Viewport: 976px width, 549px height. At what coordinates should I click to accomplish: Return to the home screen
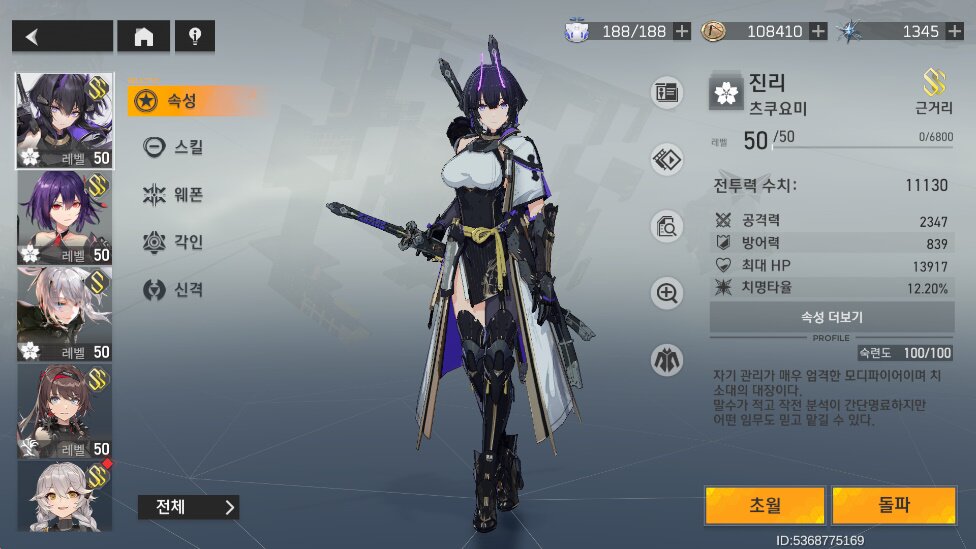(143, 36)
